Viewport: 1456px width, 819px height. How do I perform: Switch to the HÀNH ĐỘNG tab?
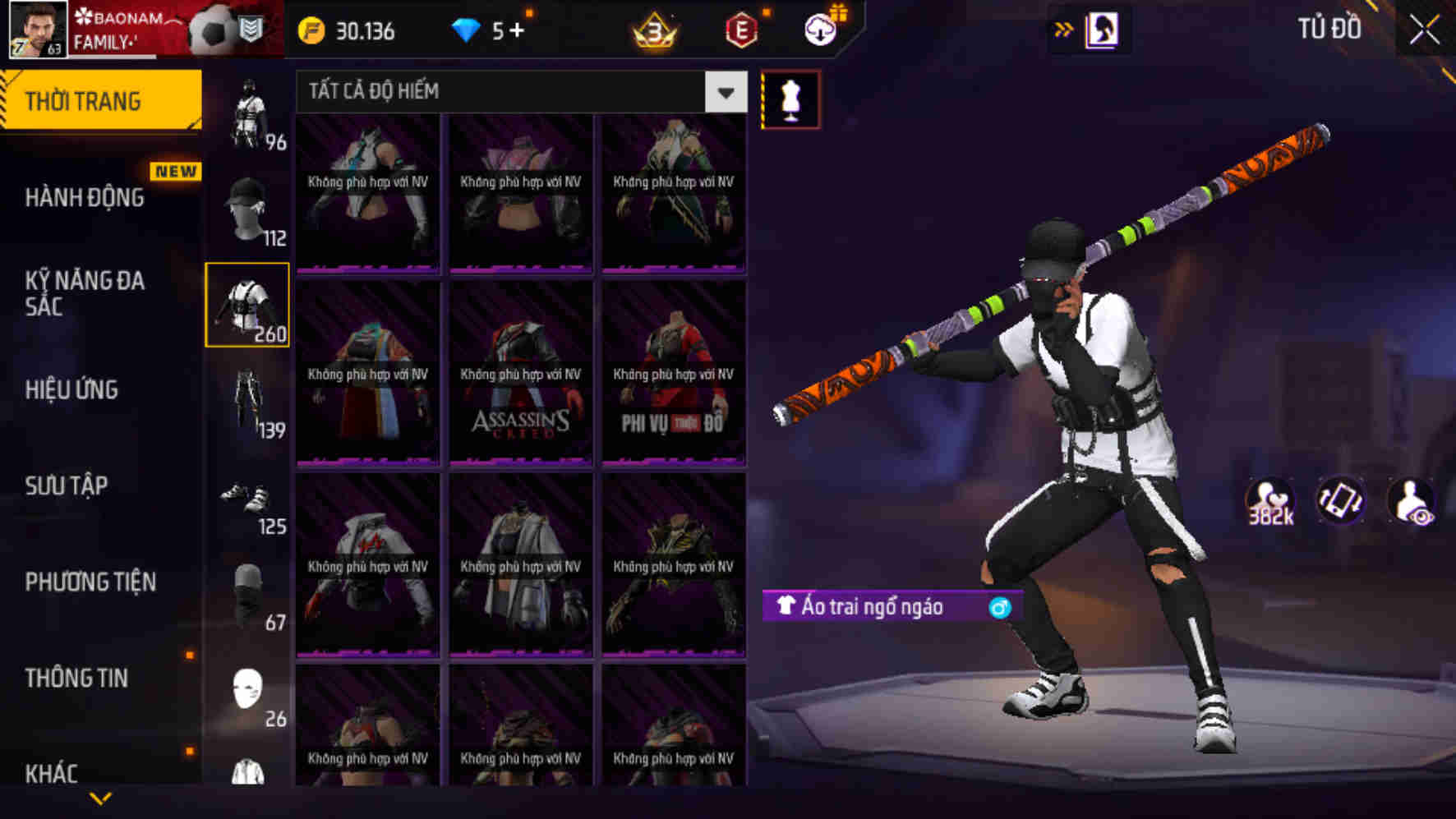click(x=85, y=197)
